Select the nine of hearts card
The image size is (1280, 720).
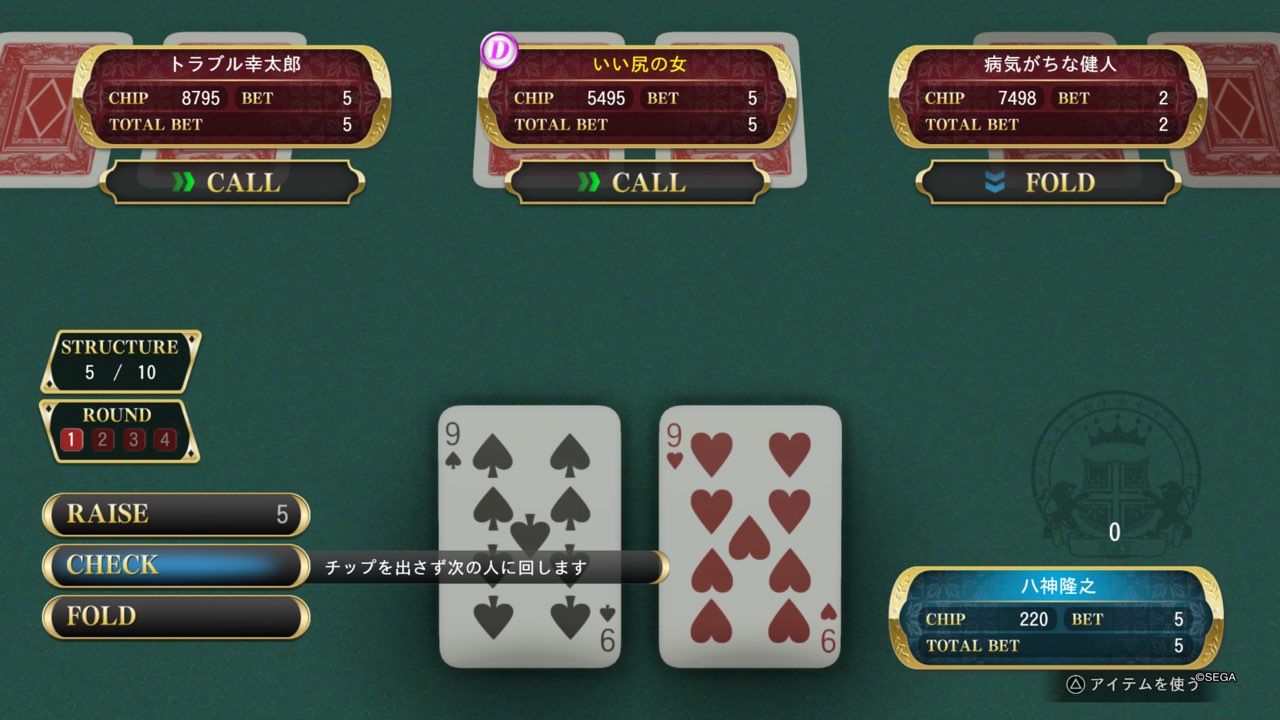pos(750,535)
